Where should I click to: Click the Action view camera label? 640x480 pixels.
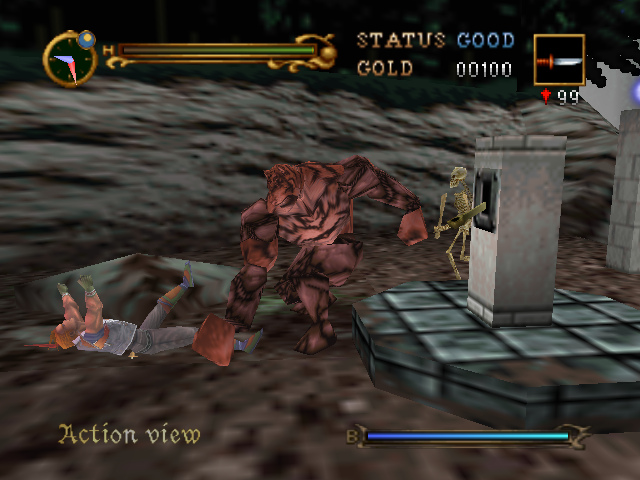(x=129, y=434)
